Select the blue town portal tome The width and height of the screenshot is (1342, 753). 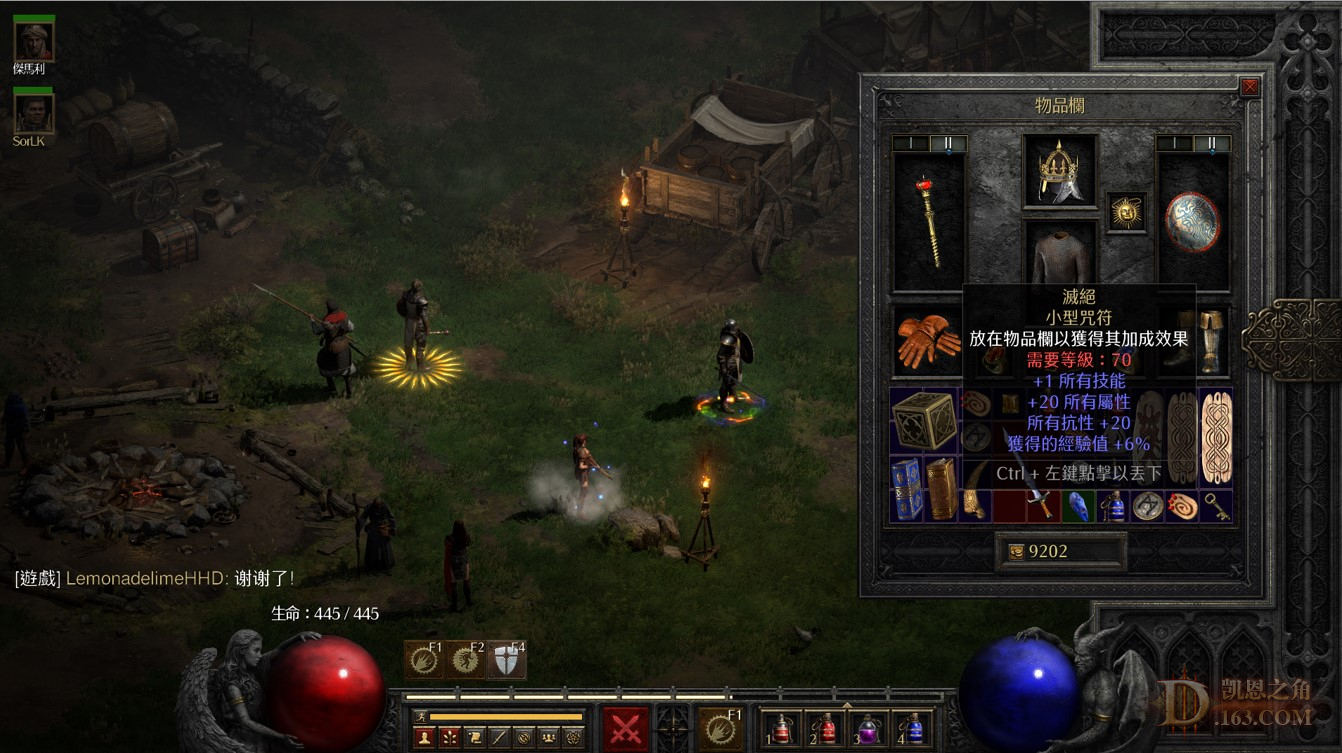(x=907, y=489)
